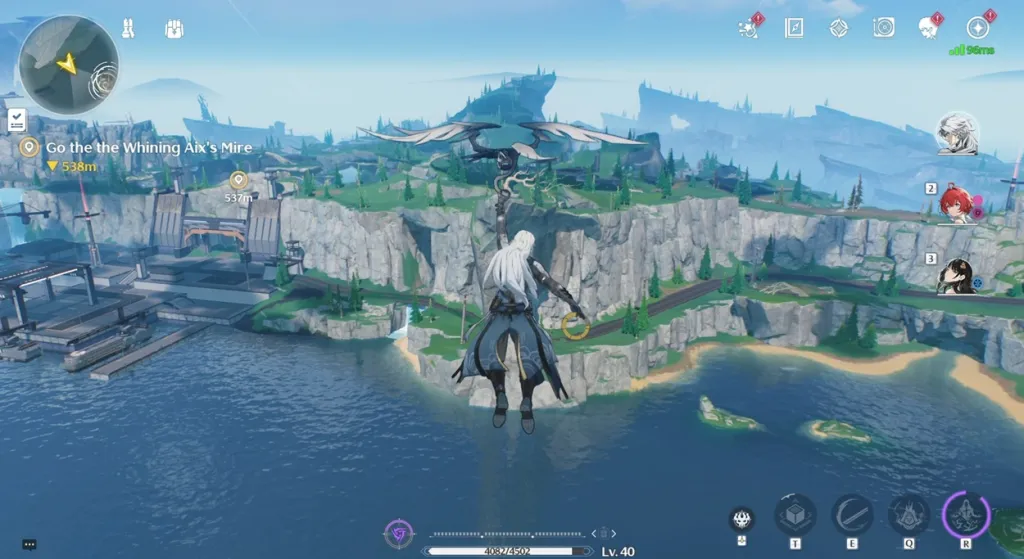Open the backpack inventory icon

click(175, 29)
